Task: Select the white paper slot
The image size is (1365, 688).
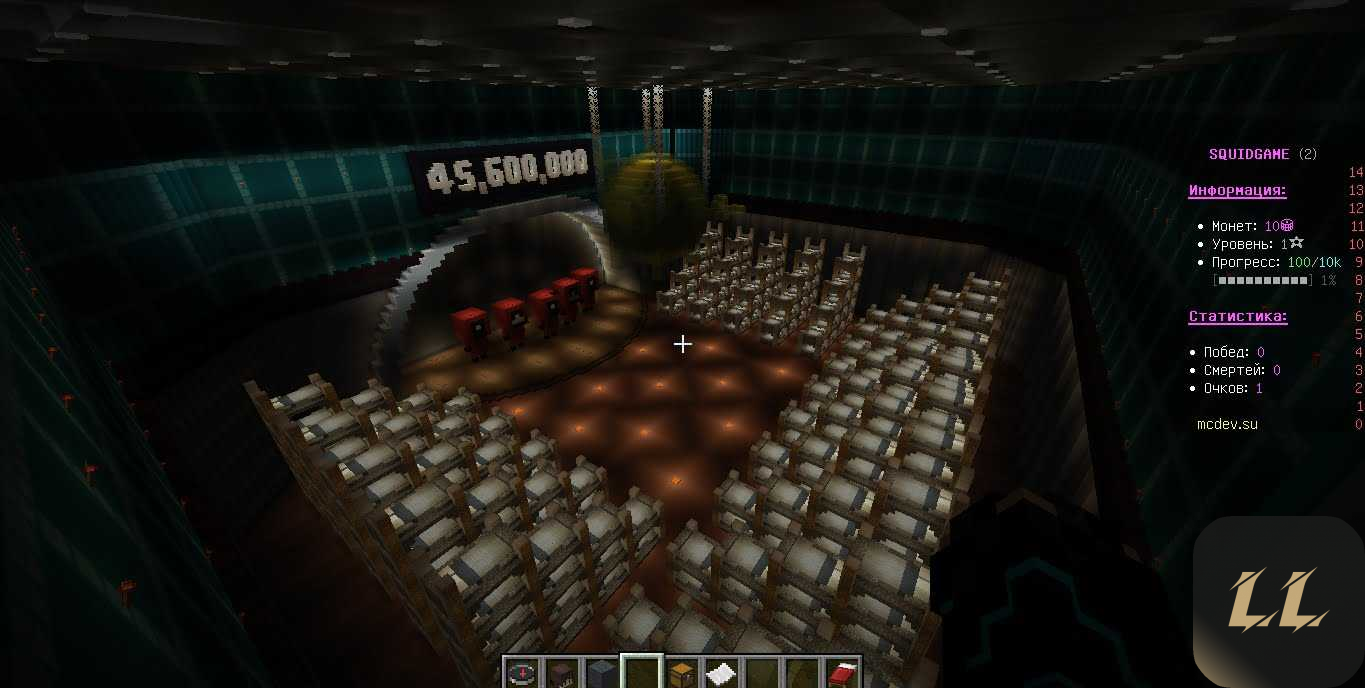Action: (x=721, y=673)
